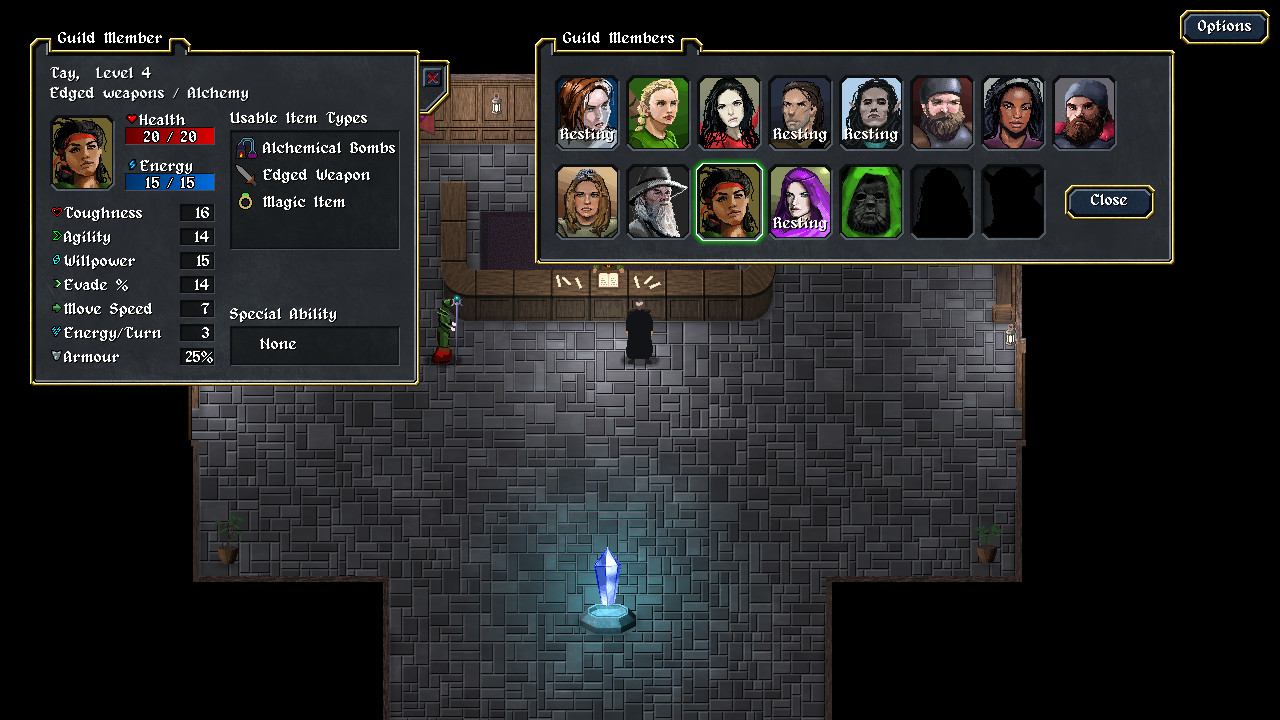
Task: Click the Evade percentage stat icon
Action: click(58, 284)
